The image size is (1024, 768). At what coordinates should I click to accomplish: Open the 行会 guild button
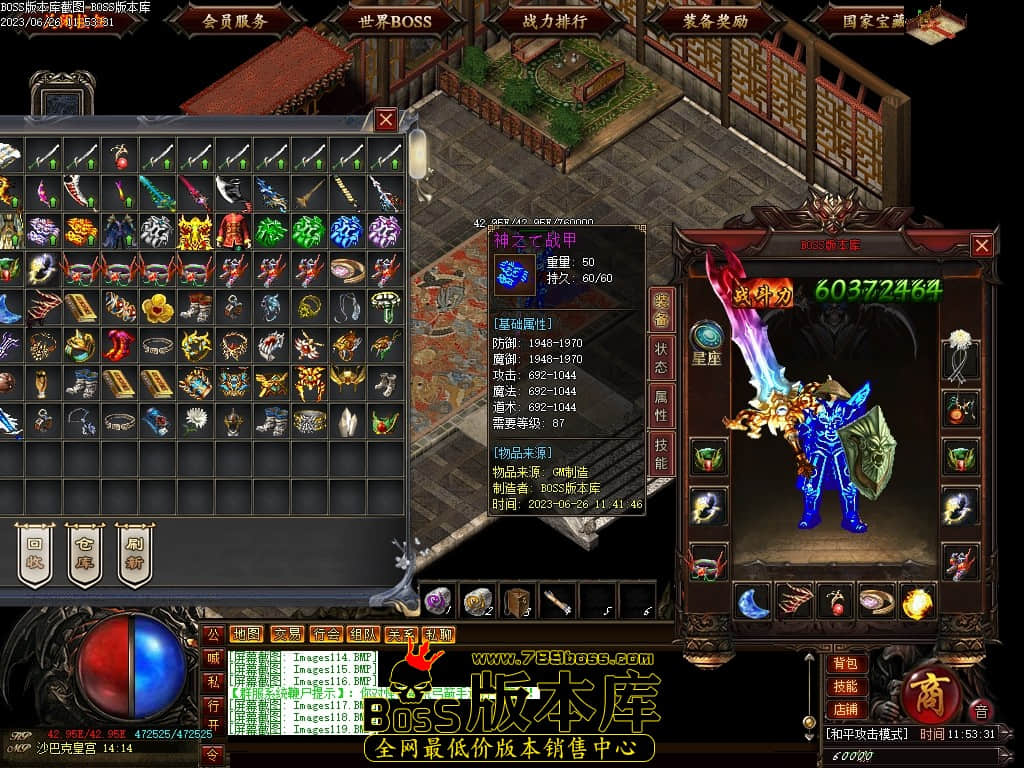pyautogui.click(x=326, y=634)
